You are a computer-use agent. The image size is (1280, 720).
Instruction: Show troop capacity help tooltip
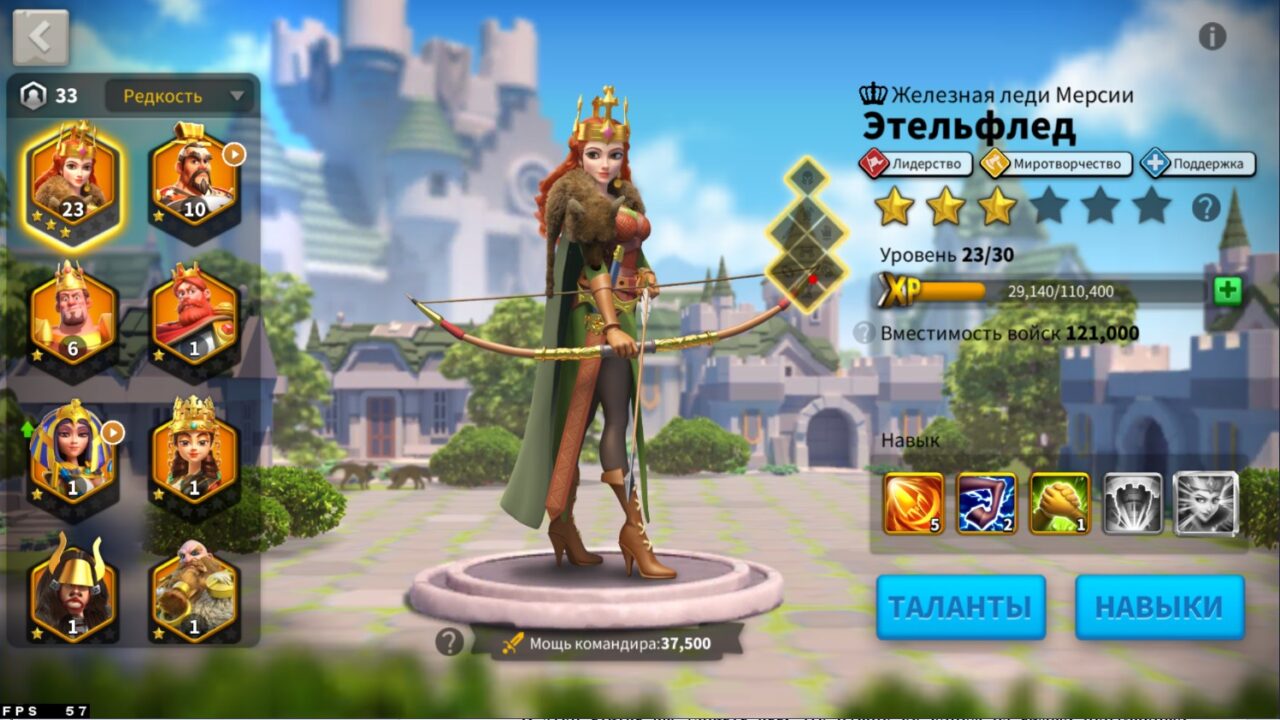tap(864, 333)
